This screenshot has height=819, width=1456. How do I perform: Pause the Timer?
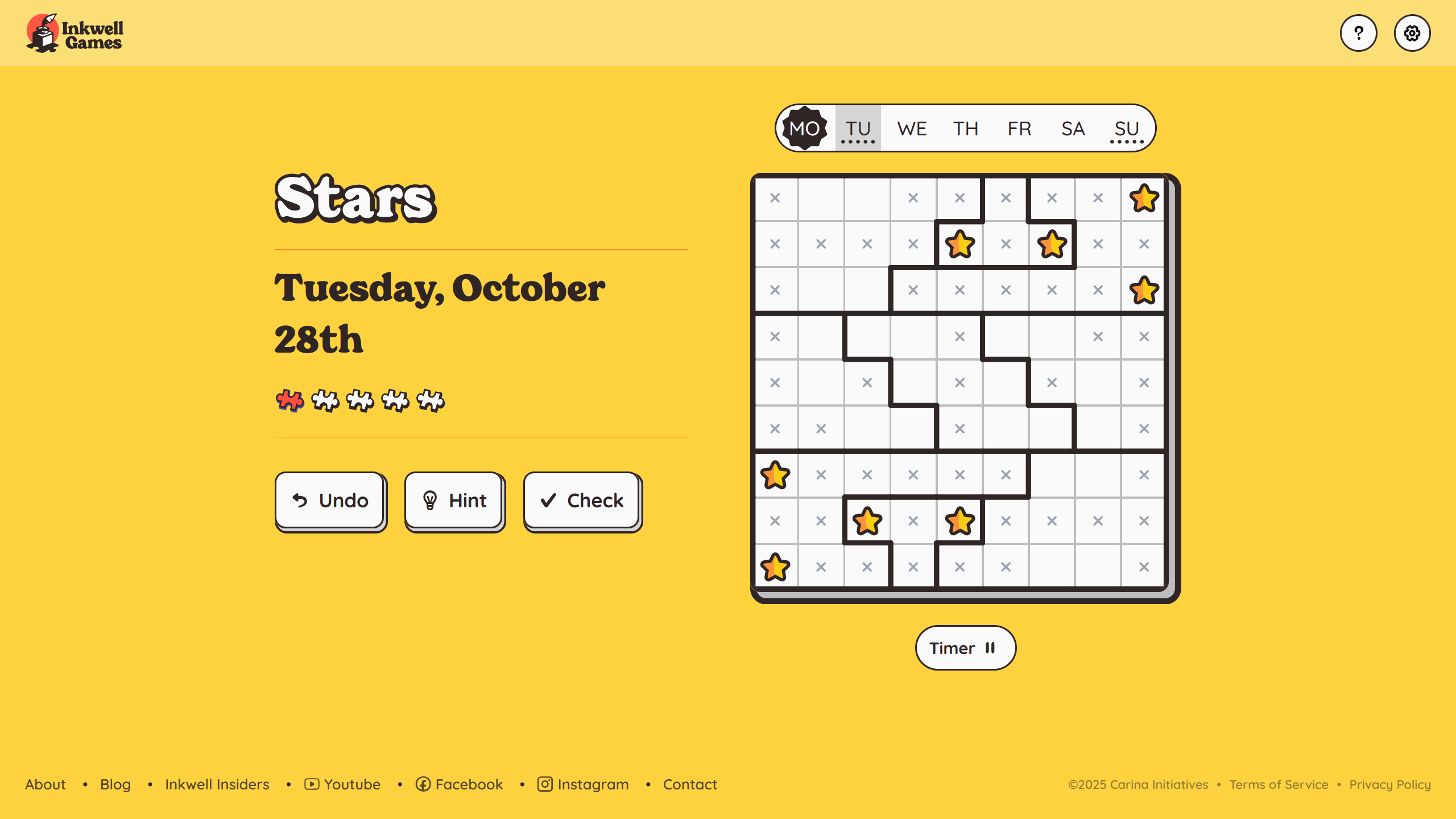point(965,648)
